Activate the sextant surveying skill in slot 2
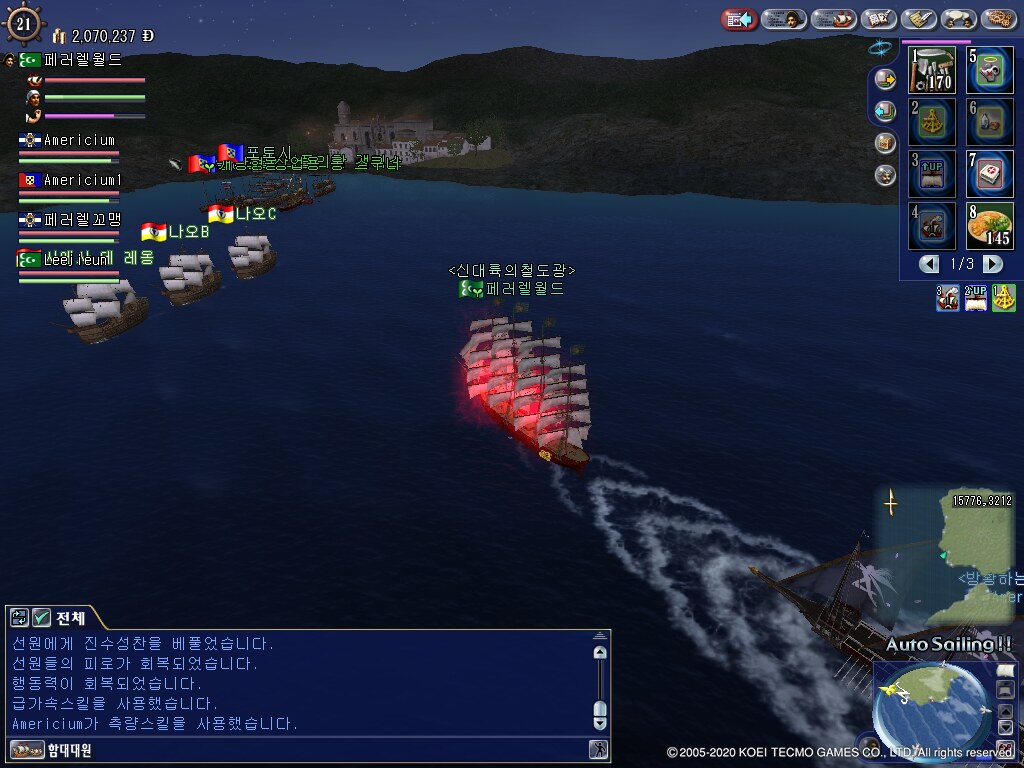This screenshot has height=768, width=1024. click(932, 122)
